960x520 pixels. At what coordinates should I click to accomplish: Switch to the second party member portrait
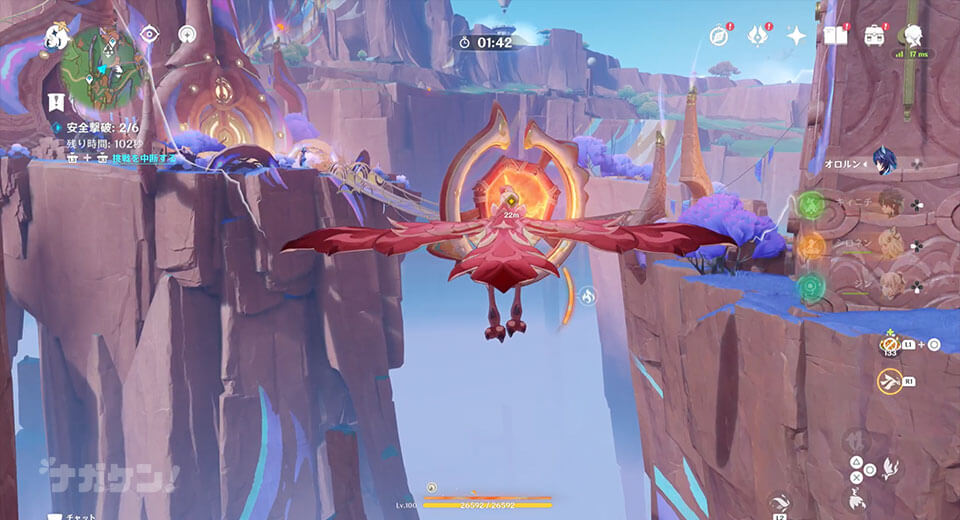(888, 204)
